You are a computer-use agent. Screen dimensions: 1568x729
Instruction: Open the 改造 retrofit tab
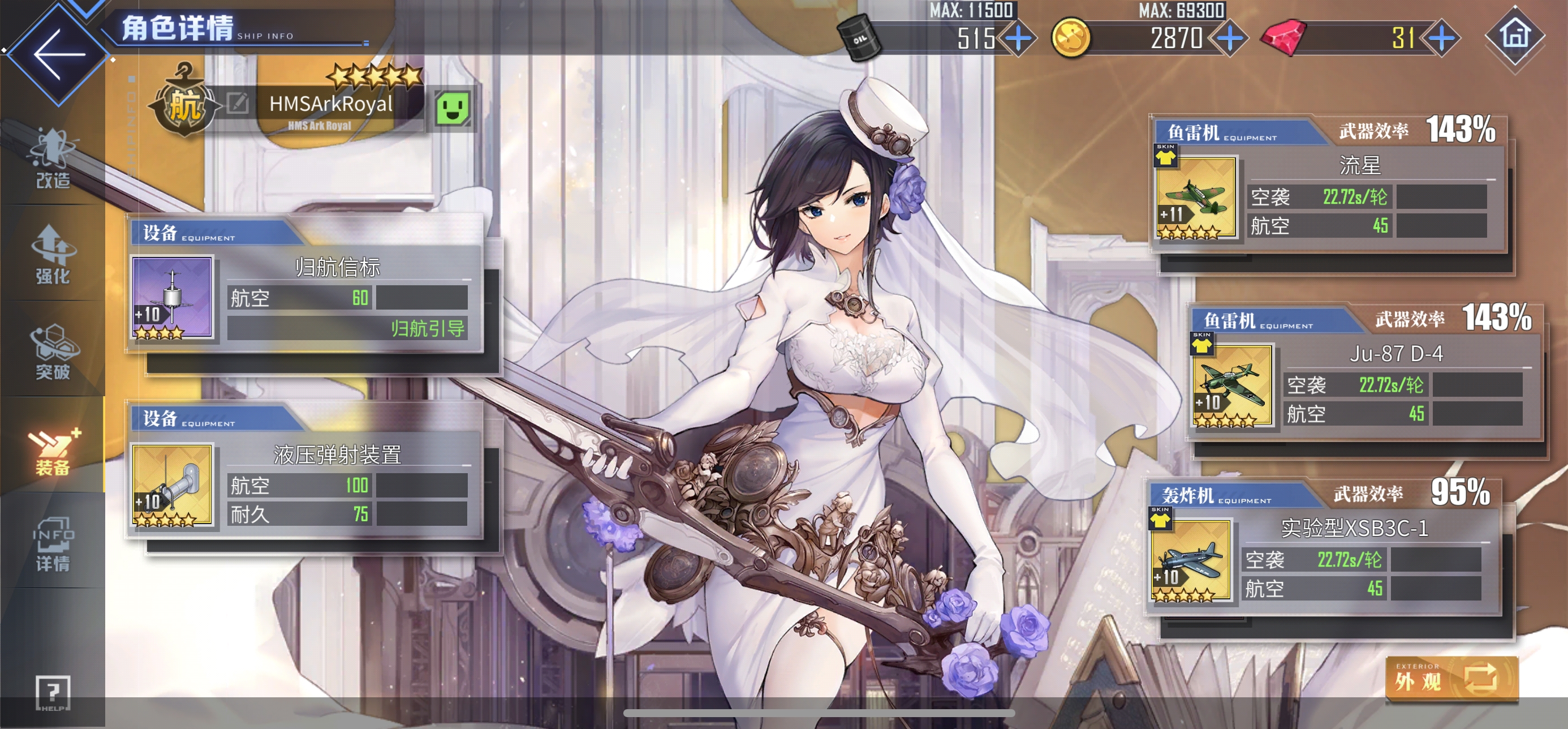click(x=53, y=160)
